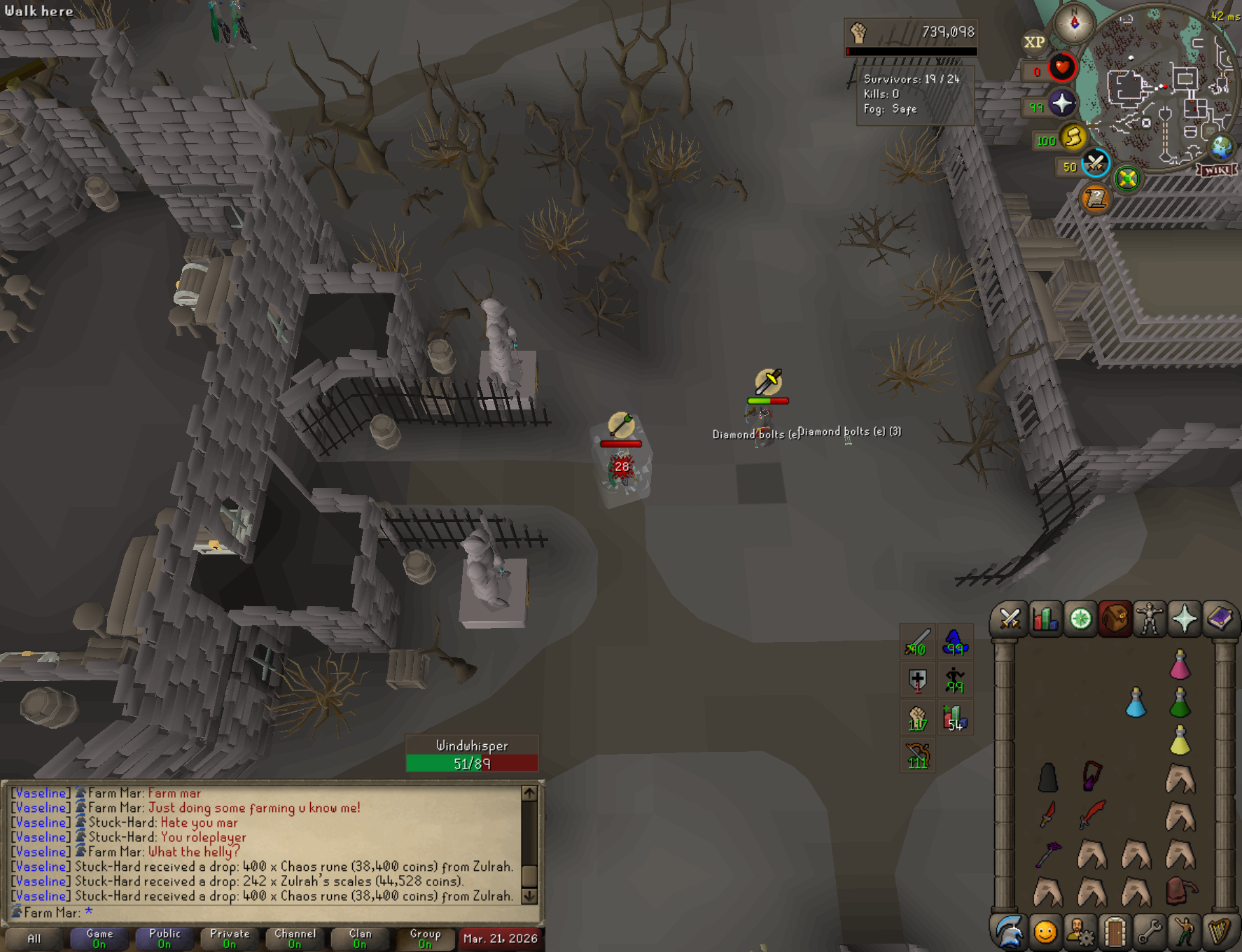Screen dimensions: 1242x952
Task: Toggle the XP drops button
Action: point(1034,42)
